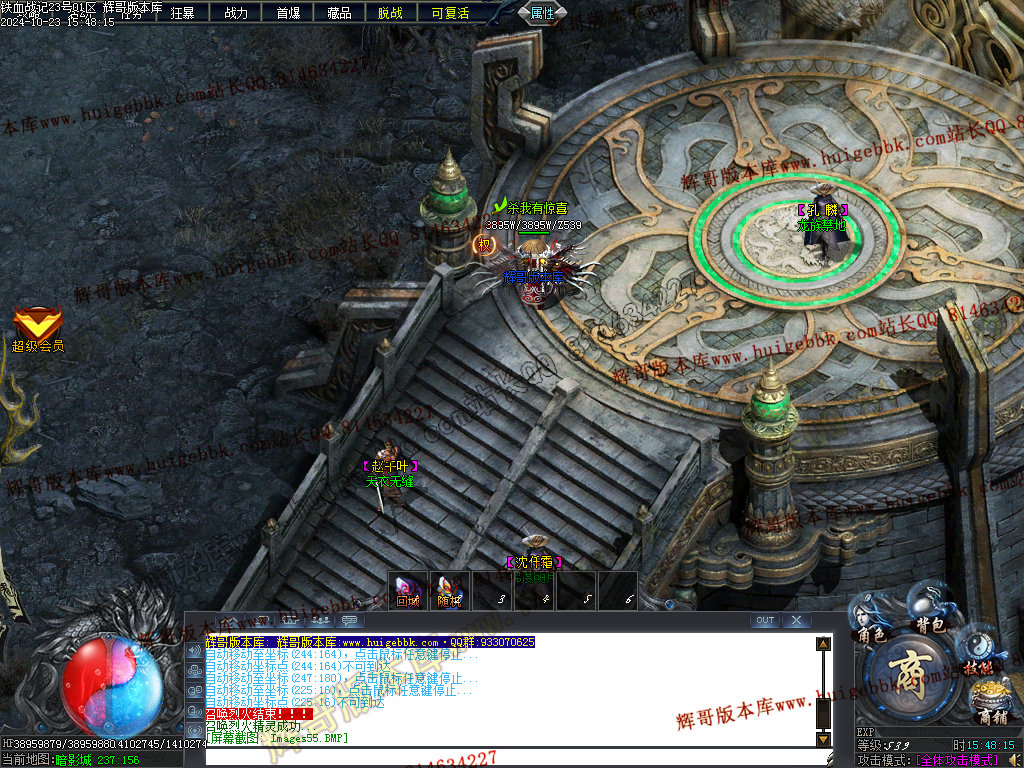Click the chat text input field
The width and height of the screenshot is (1024, 768).
[500, 756]
